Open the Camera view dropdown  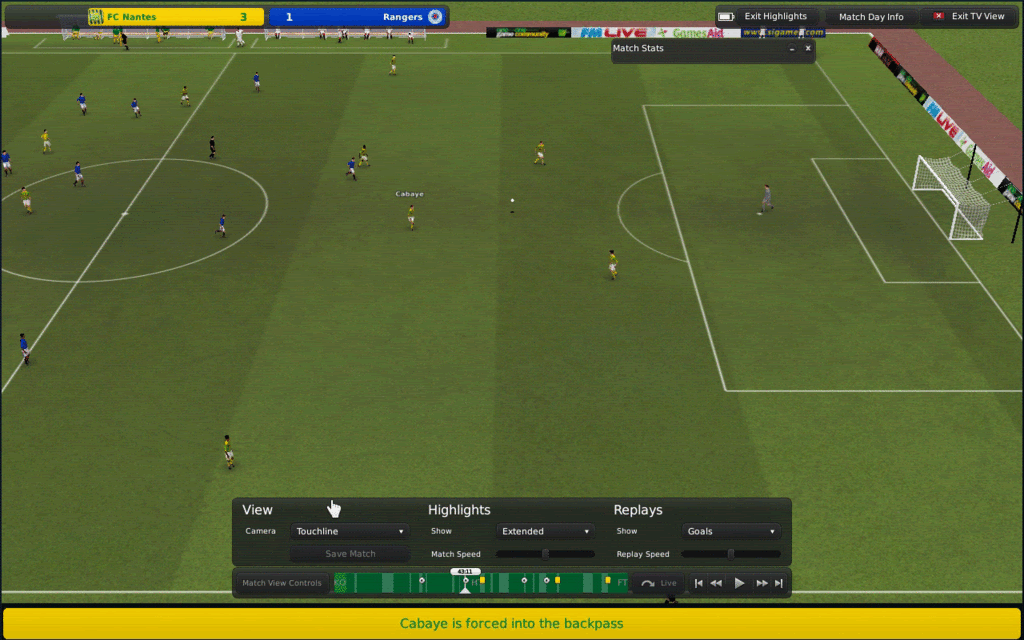(349, 531)
